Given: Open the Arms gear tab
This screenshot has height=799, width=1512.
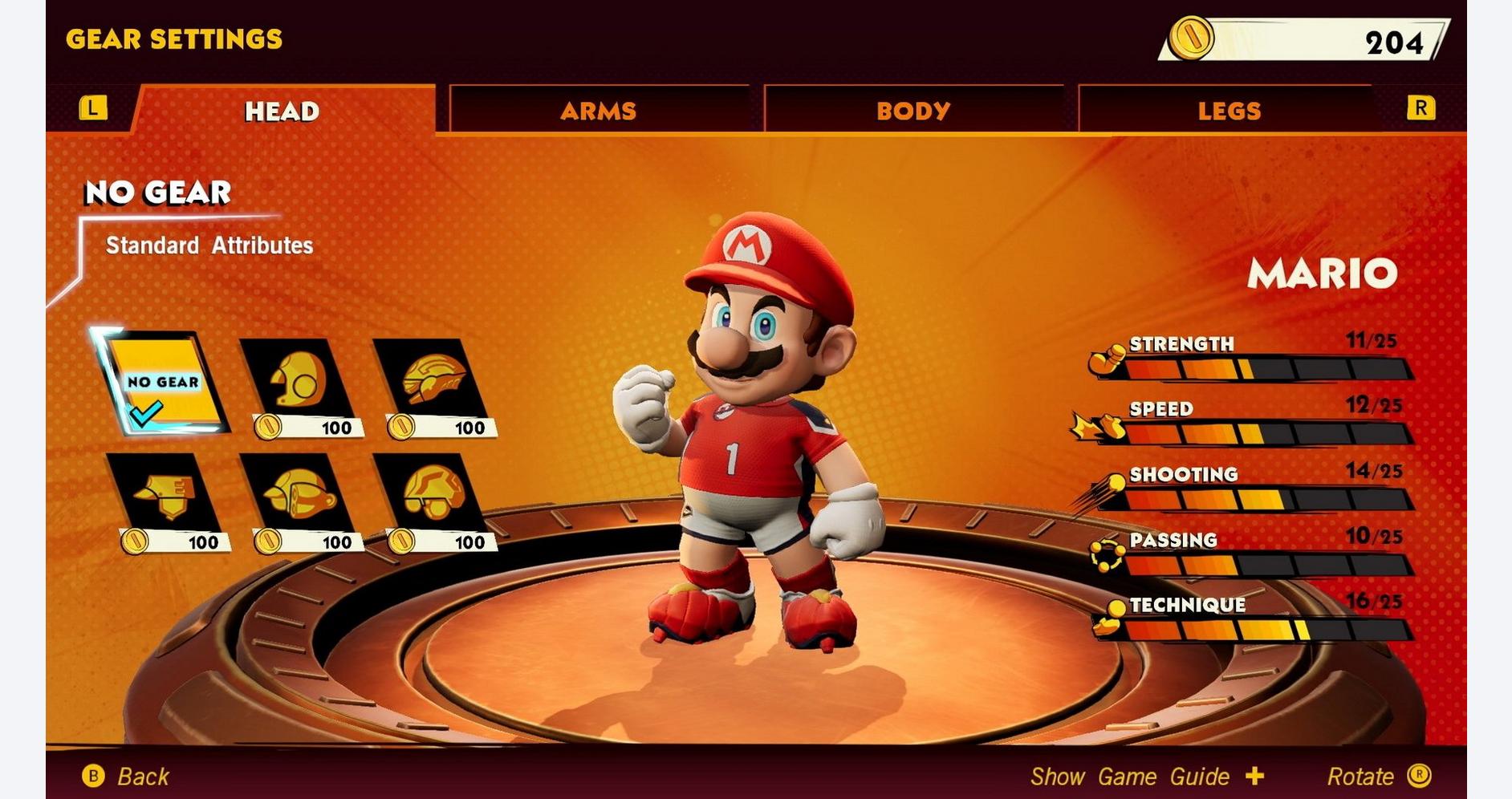Looking at the screenshot, I should click(x=598, y=110).
